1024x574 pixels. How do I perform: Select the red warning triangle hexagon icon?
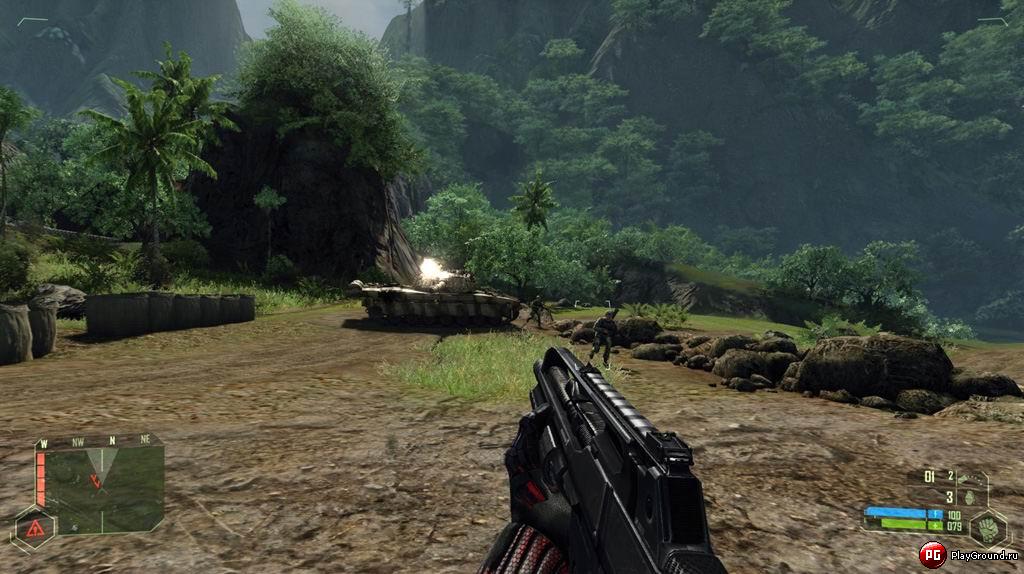point(34,527)
